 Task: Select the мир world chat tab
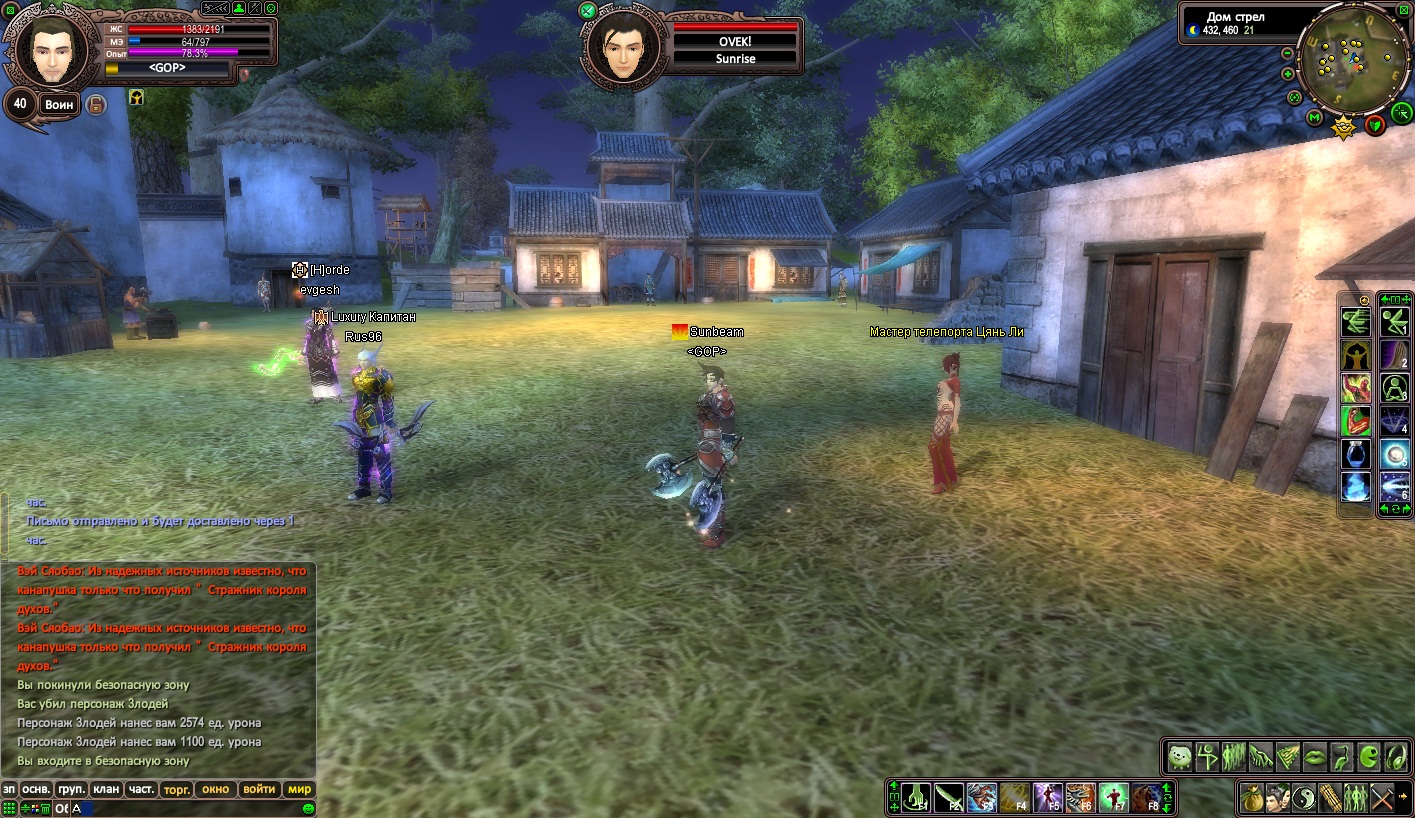tap(300, 789)
